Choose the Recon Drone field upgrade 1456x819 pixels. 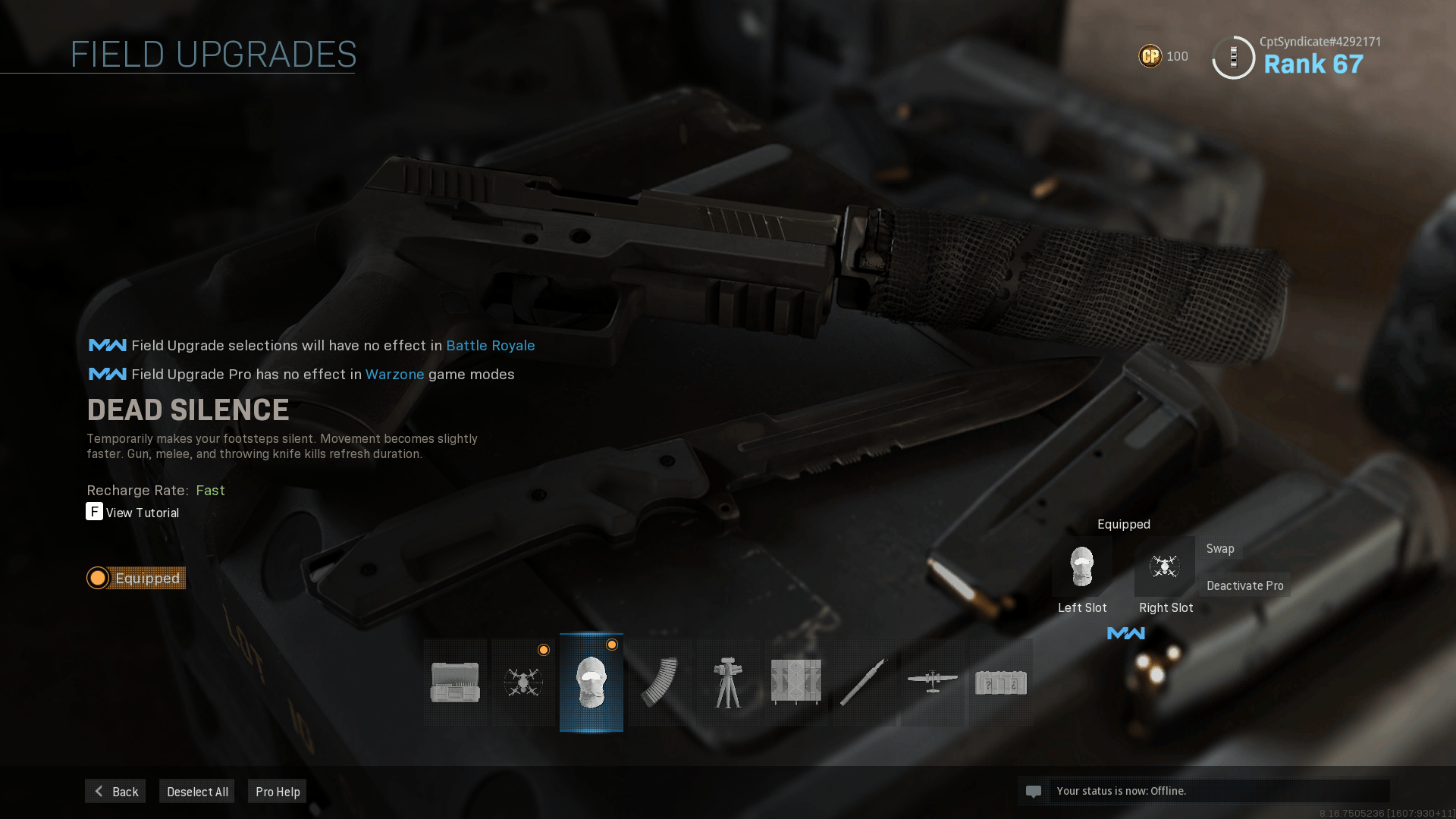[x=523, y=682]
